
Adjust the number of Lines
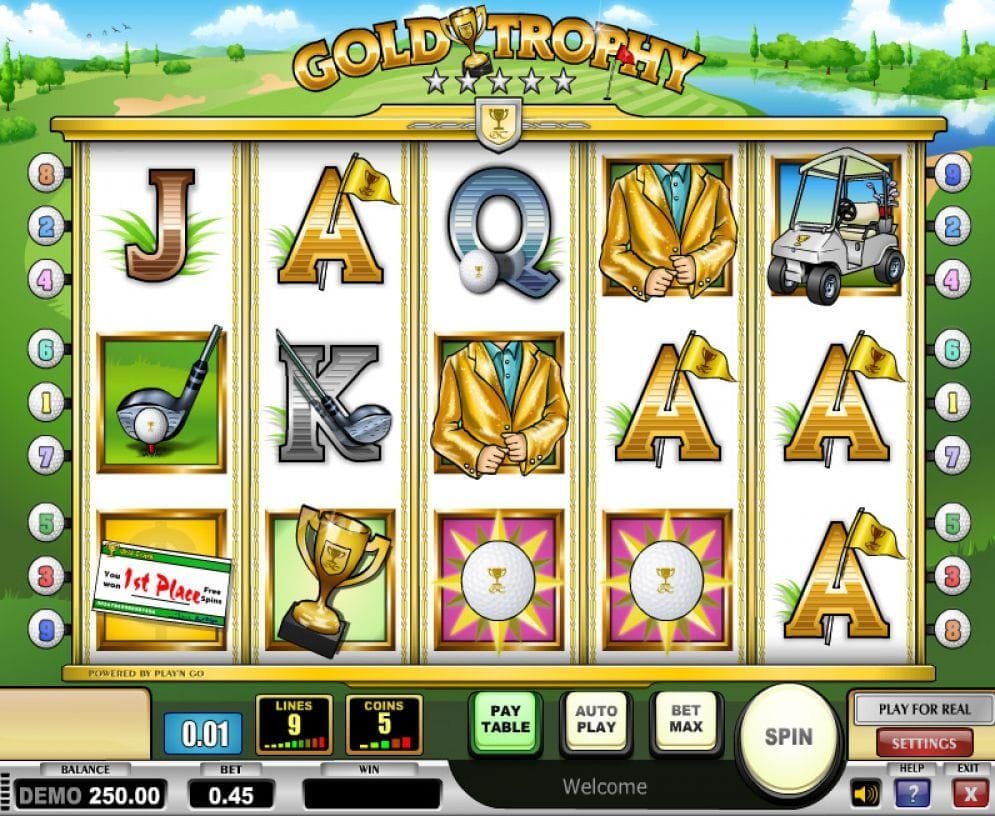point(294,724)
